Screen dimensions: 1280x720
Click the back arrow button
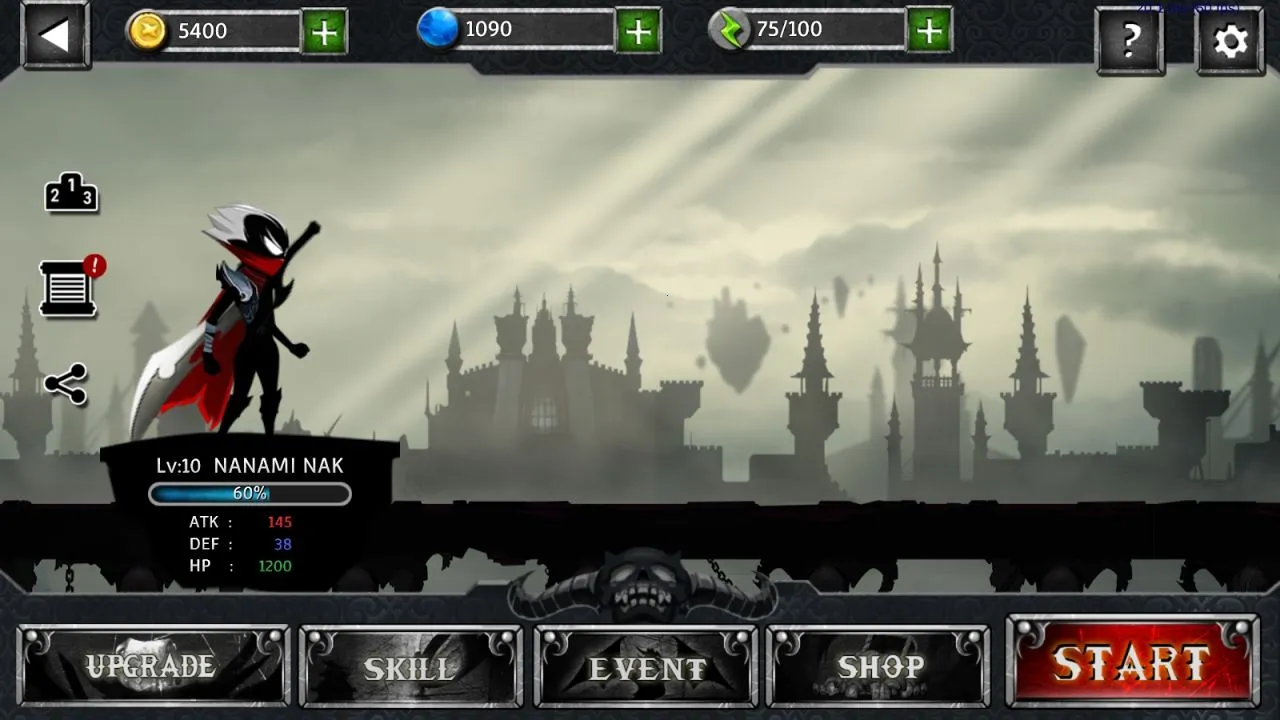point(55,36)
